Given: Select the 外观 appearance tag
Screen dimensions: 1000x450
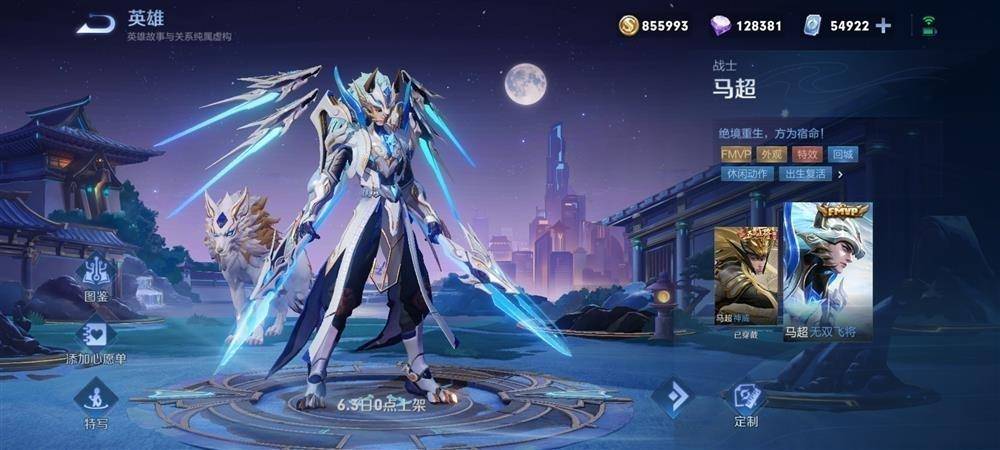Looking at the screenshot, I should pos(771,154).
